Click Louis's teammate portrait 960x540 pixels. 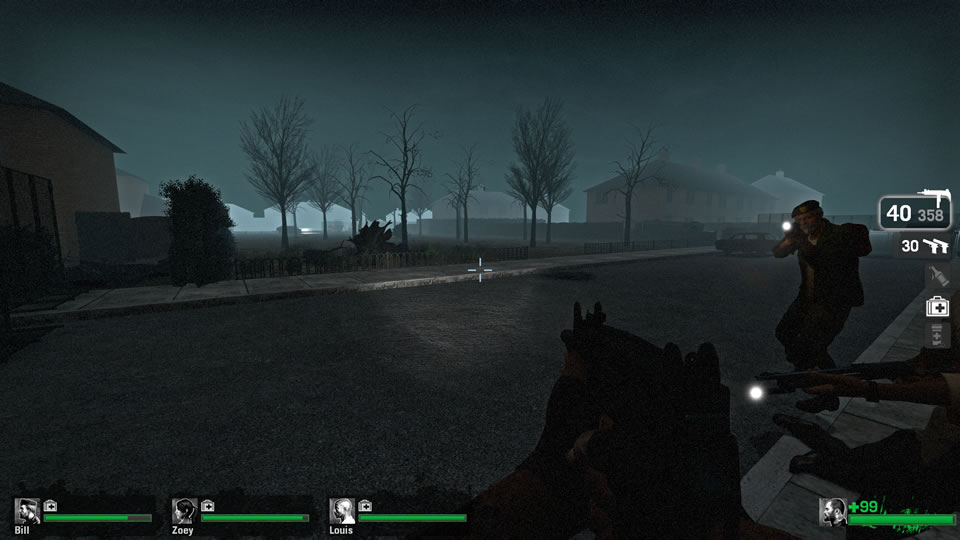[x=342, y=511]
